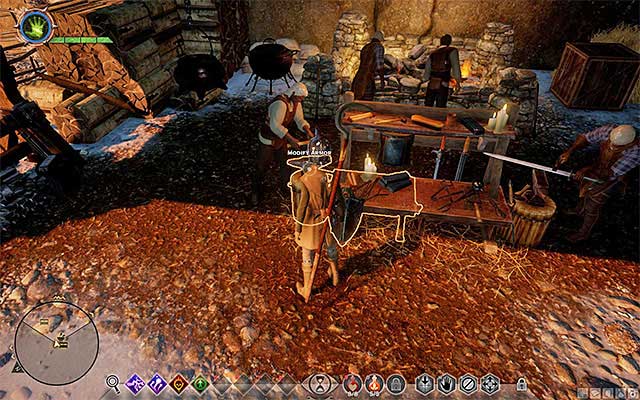Click the locked potion slot
This screenshot has height=400, width=640.
[x=396, y=383]
